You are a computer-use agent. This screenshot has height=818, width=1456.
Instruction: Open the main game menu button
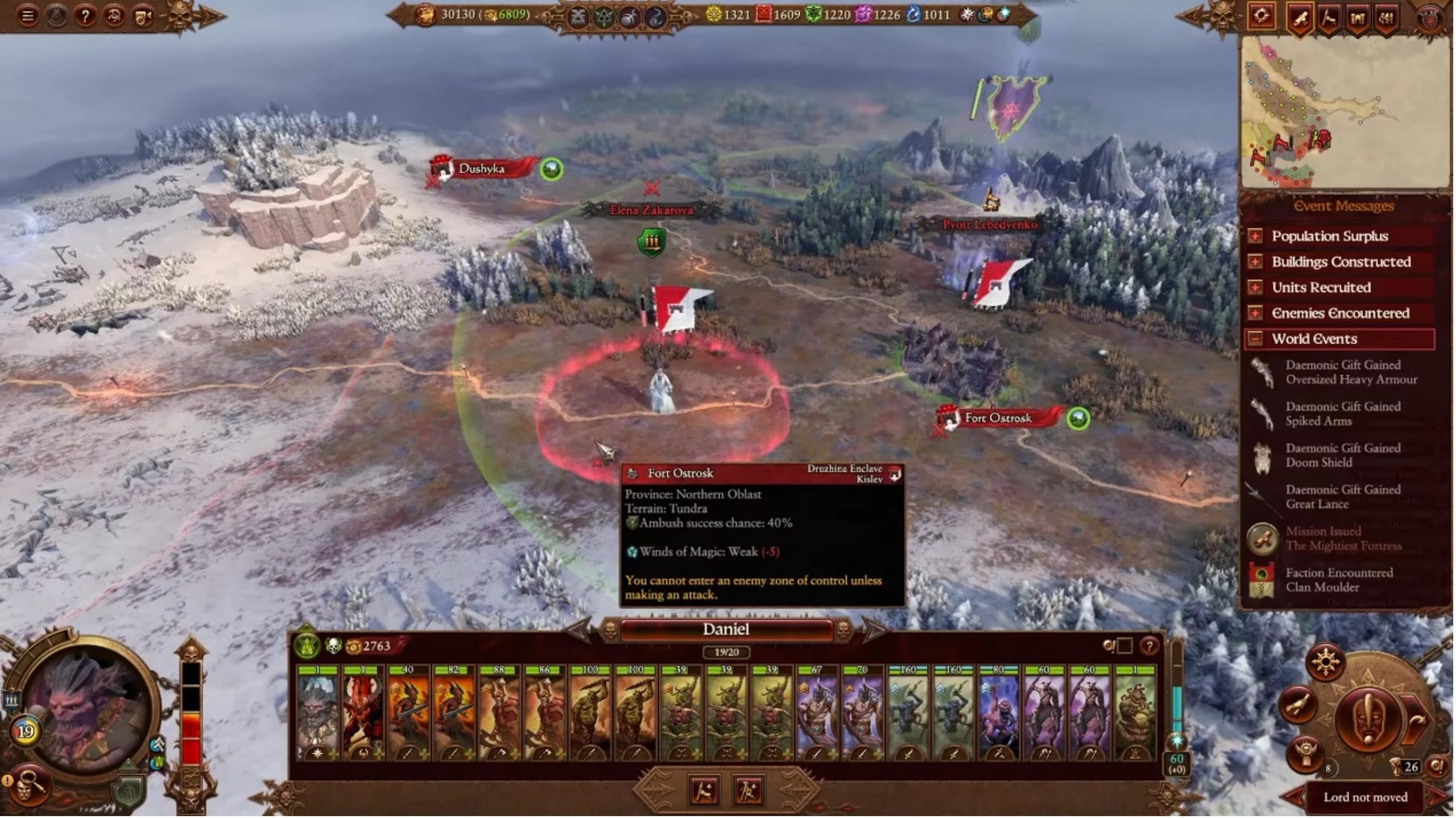coord(27,16)
